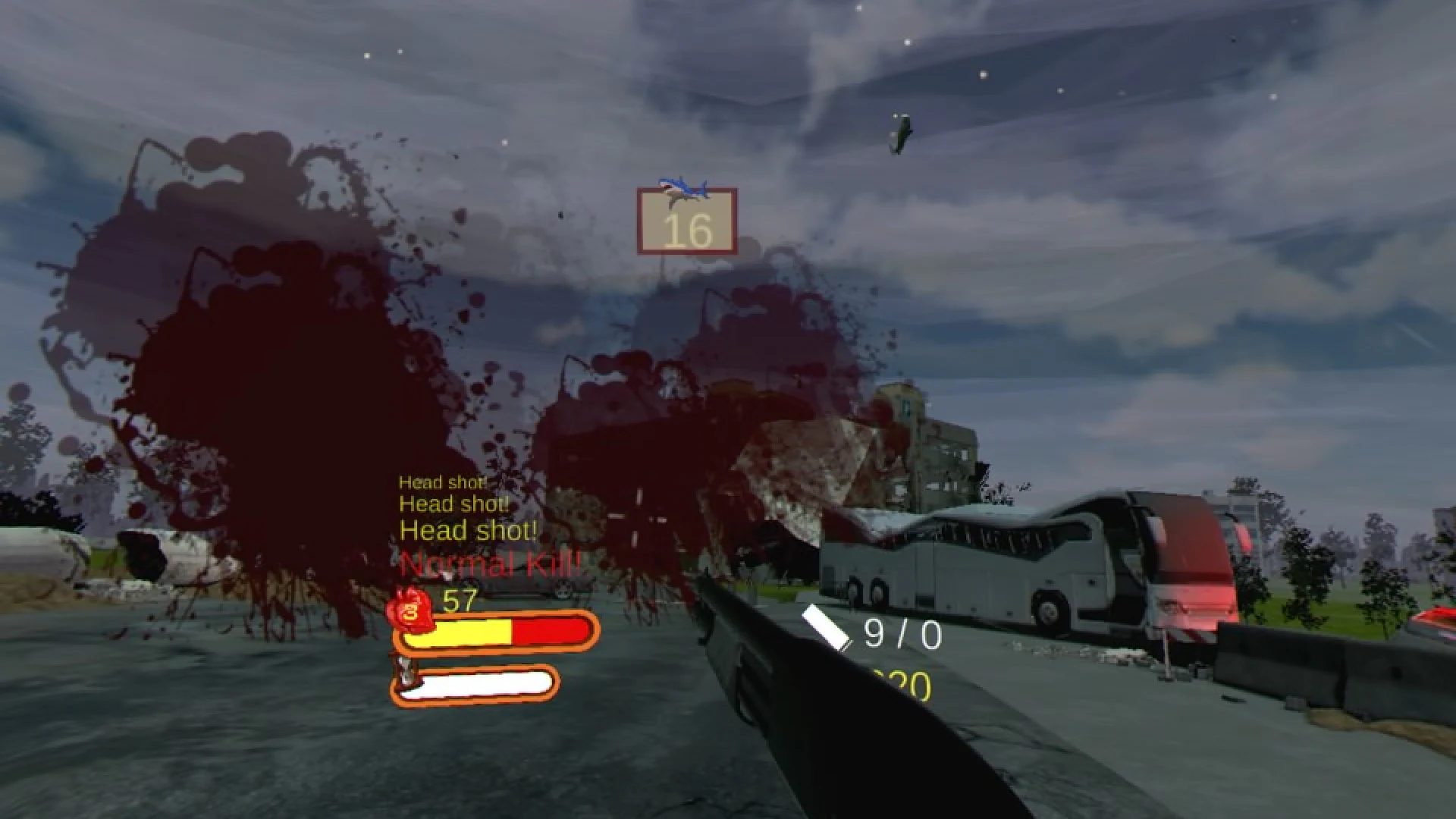The width and height of the screenshot is (1456, 819).
Task: Expand the damage counter showing 57
Action: pyautogui.click(x=457, y=601)
